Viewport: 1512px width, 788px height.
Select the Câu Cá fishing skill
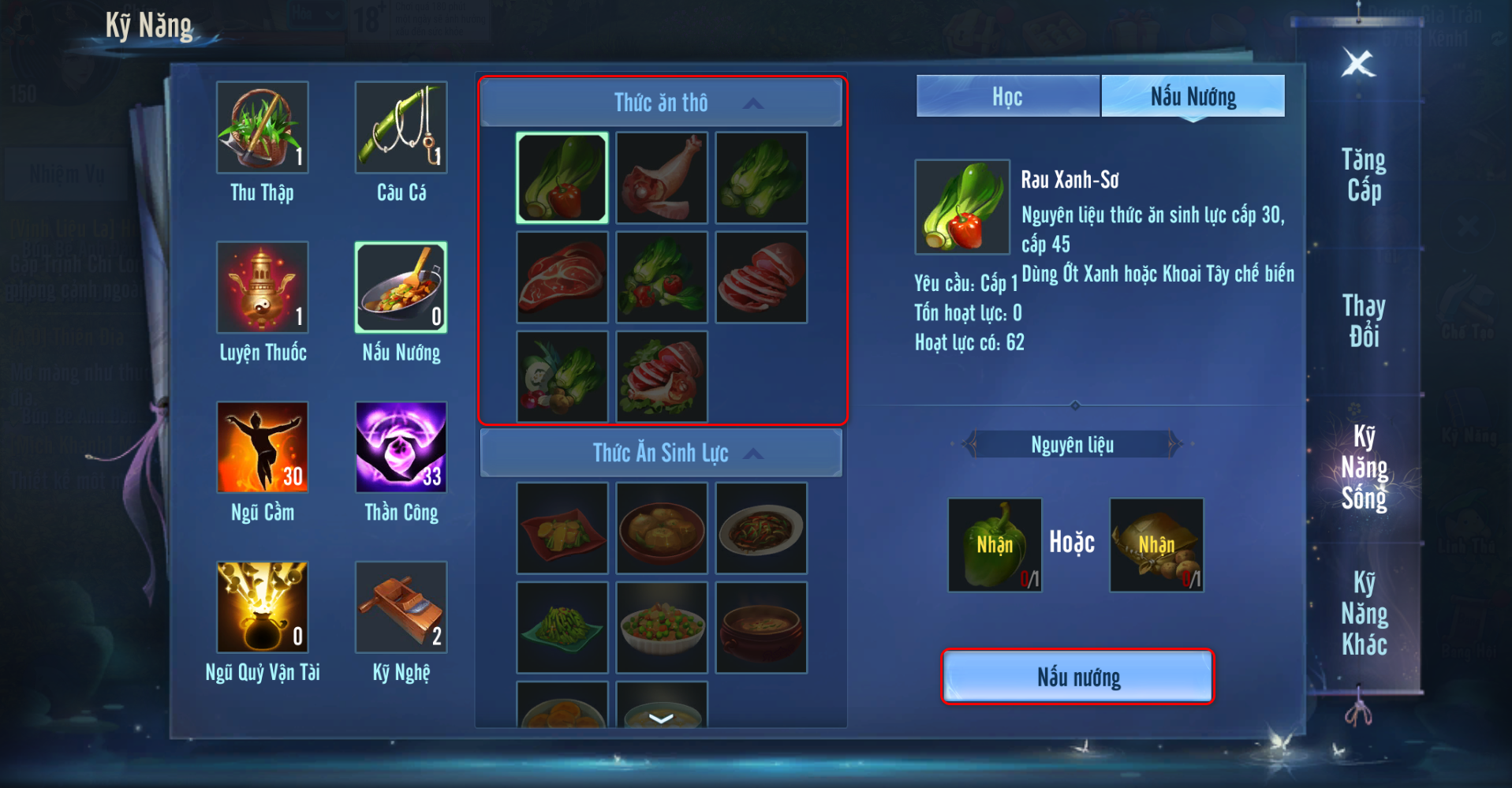[x=401, y=128]
